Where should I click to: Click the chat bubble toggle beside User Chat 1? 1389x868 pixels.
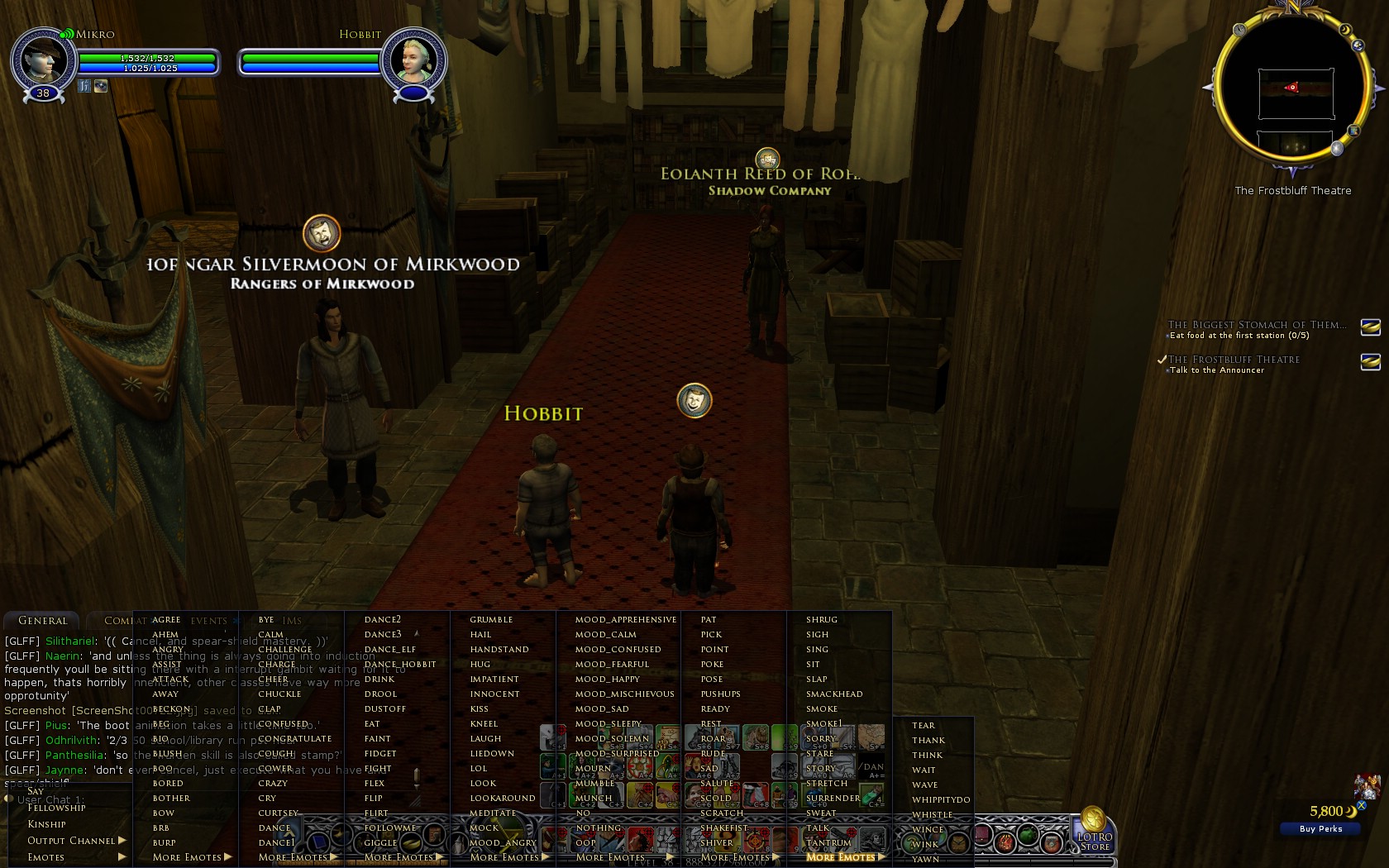[x=8, y=799]
